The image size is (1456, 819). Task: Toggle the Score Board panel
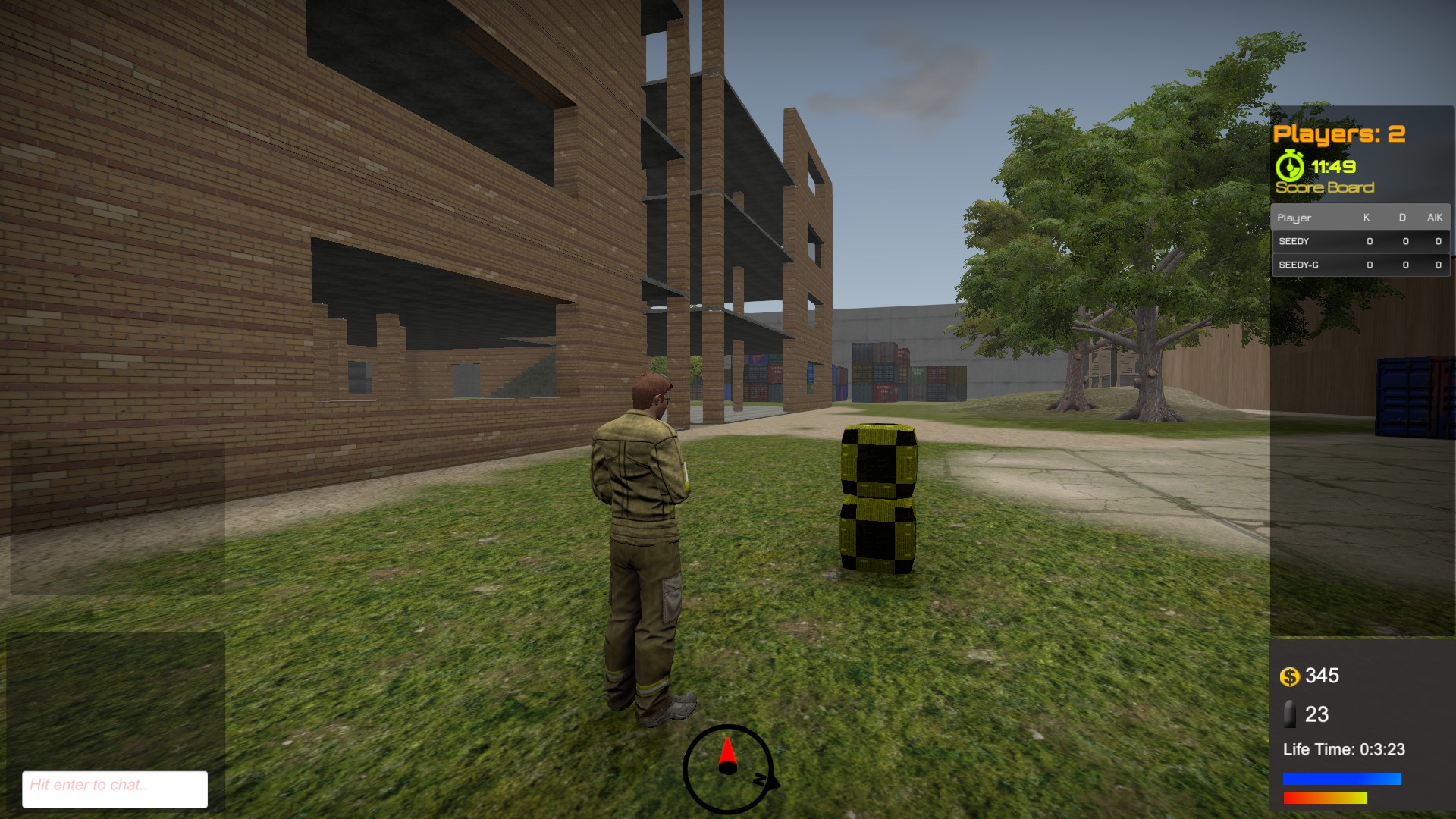pyautogui.click(x=1324, y=186)
